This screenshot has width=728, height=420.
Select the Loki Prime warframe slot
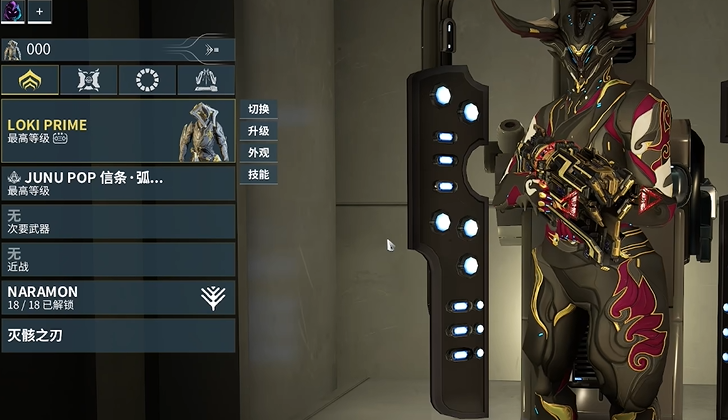118,131
